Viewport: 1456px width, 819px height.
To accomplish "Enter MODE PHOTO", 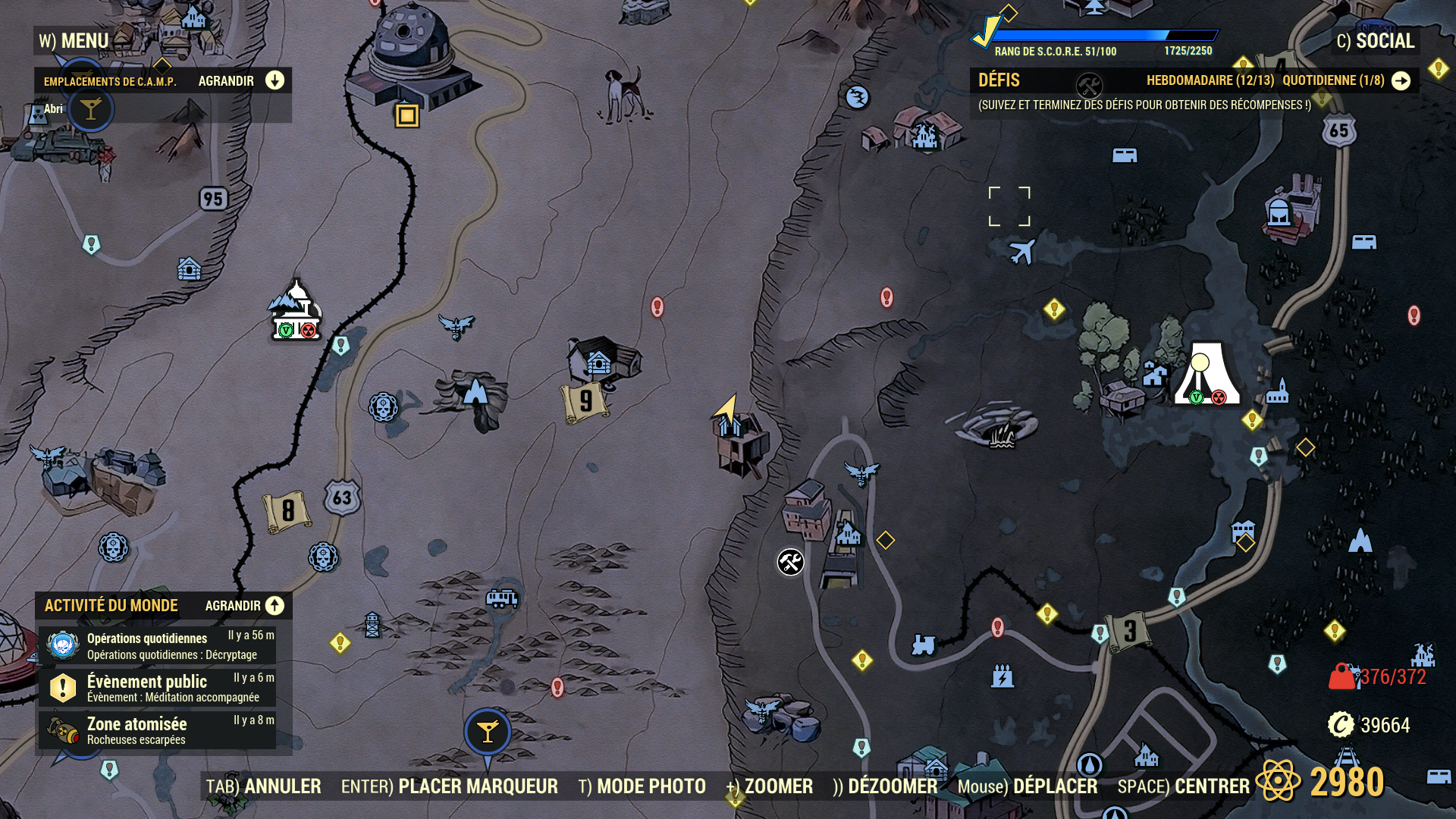I will coord(642,786).
